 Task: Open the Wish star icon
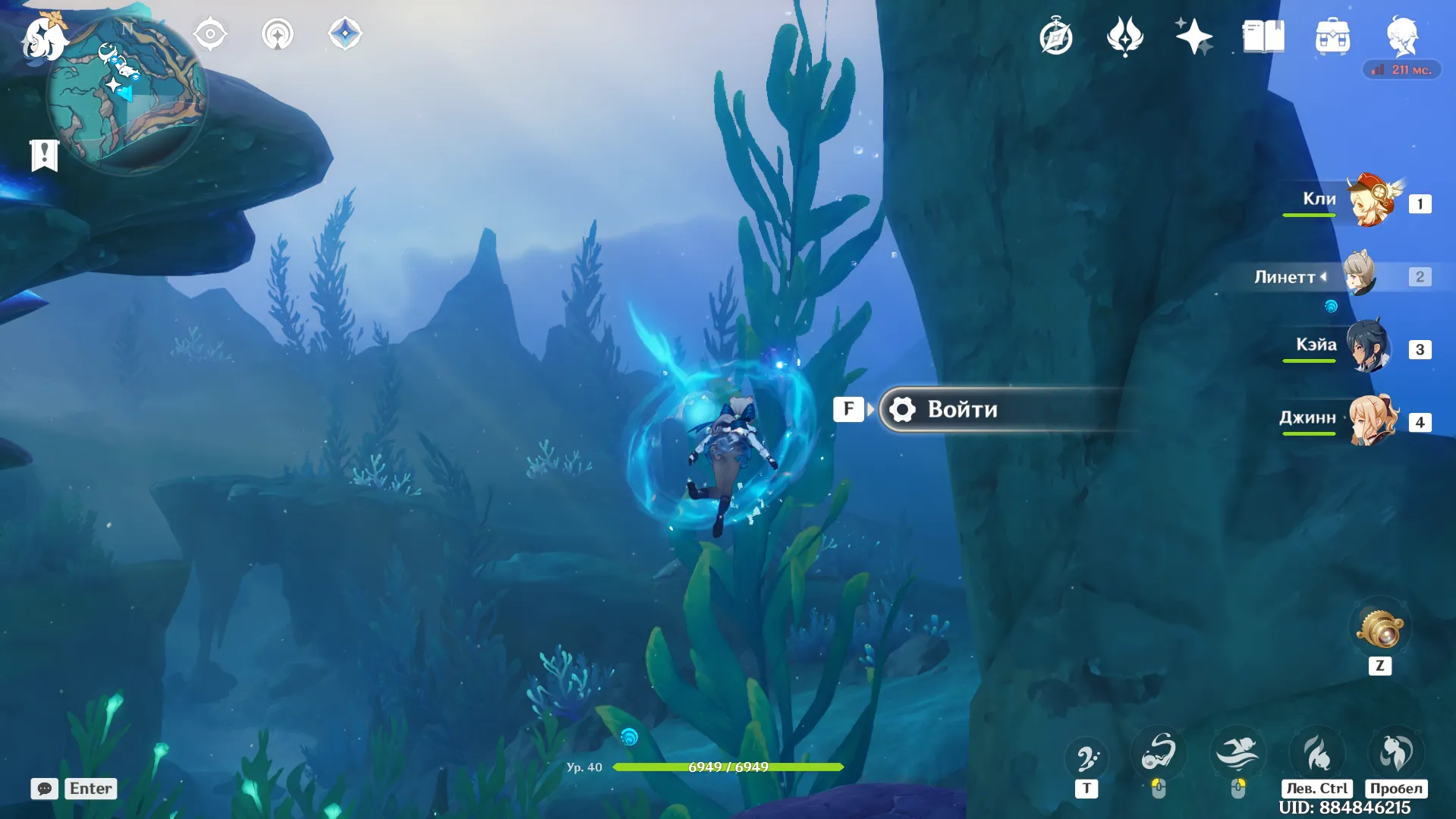[x=1193, y=36]
